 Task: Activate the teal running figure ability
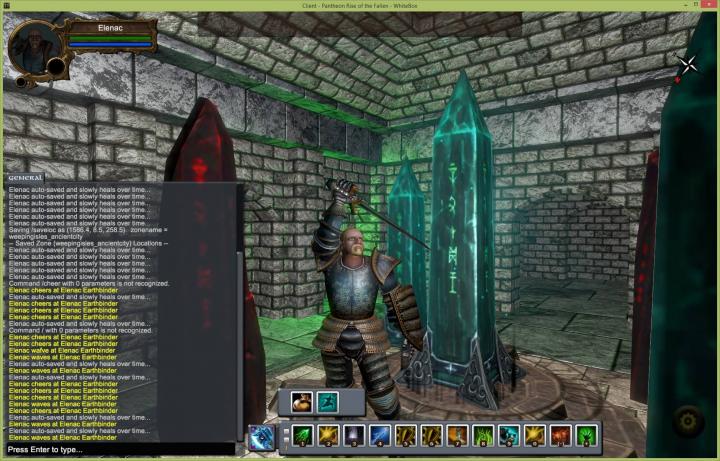coord(327,402)
